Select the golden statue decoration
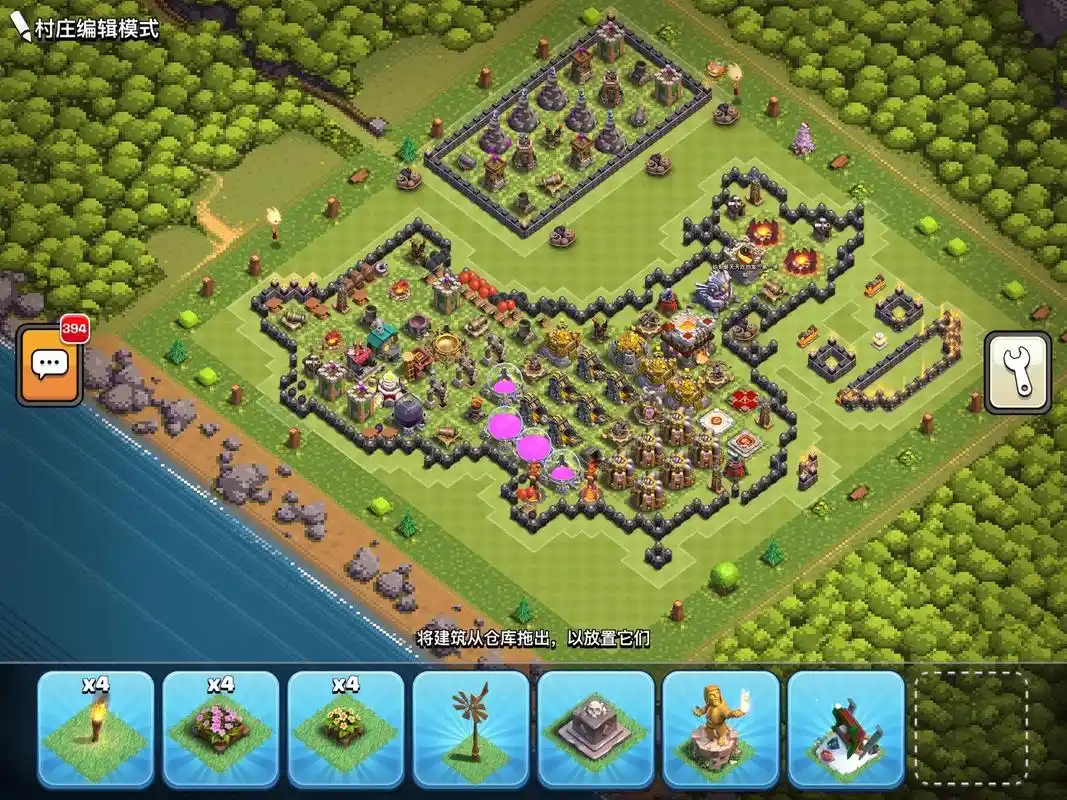 (x=721, y=729)
